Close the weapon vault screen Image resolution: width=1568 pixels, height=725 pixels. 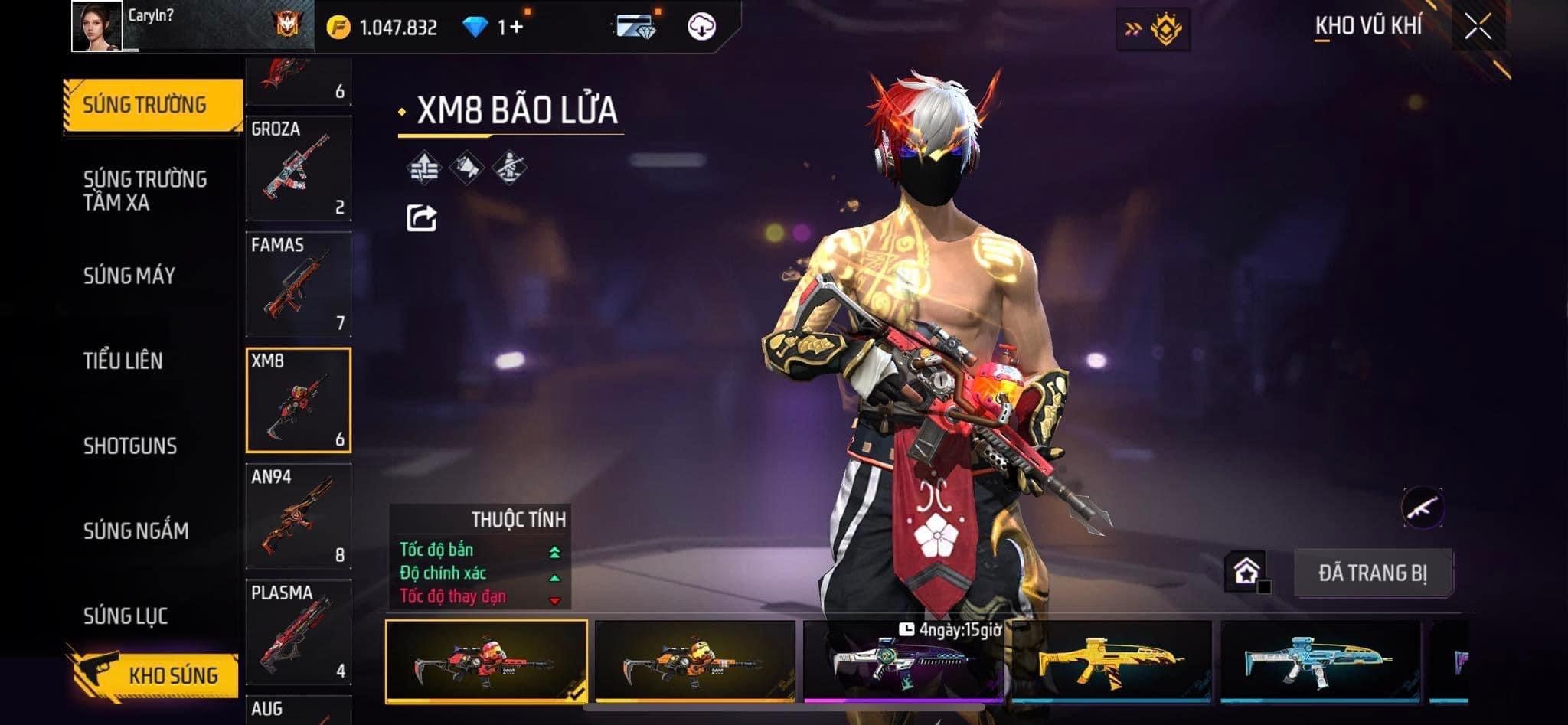click(1478, 28)
